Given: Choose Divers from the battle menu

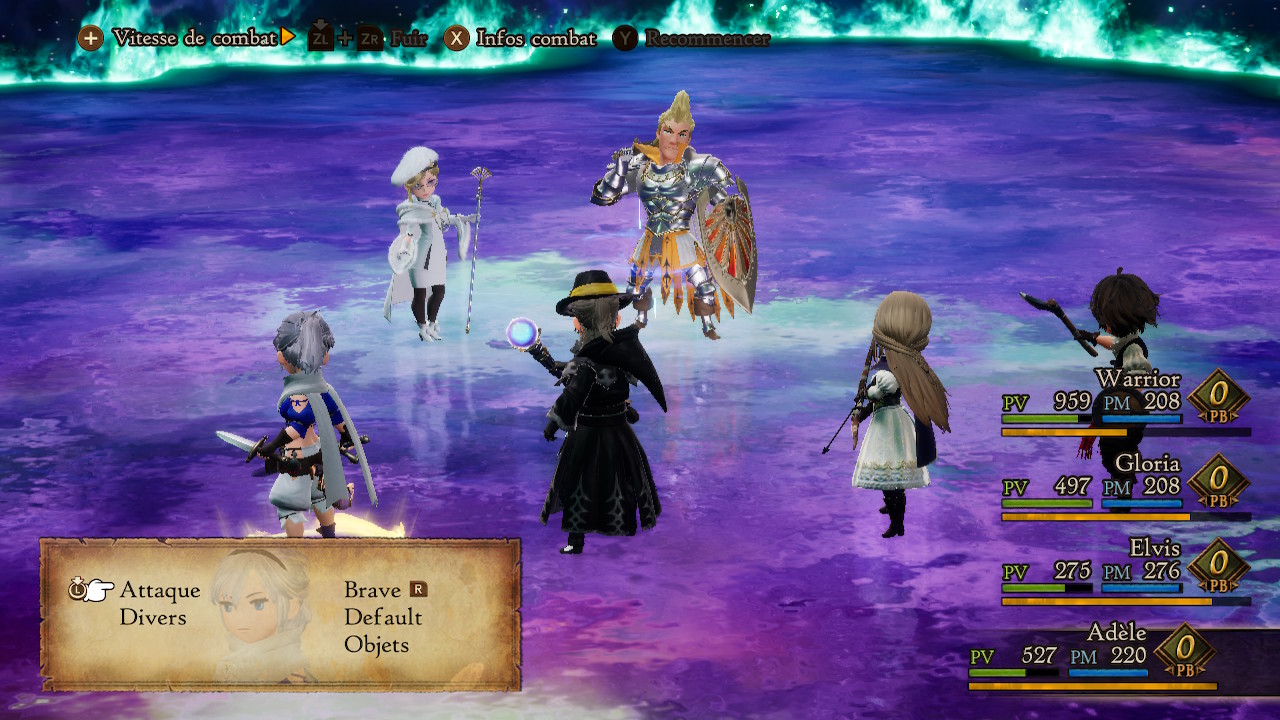Looking at the screenshot, I should coord(153,617).
